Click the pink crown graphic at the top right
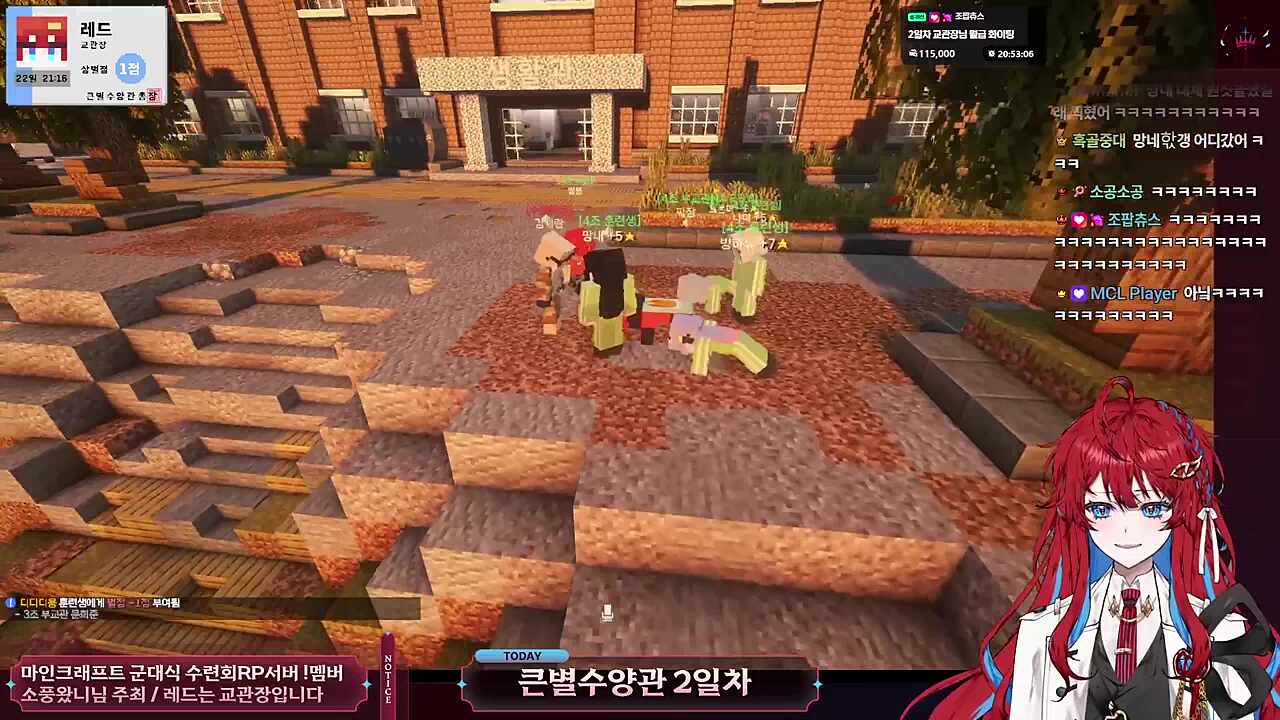The image size is (1280, 720). tap(1245, 38)
